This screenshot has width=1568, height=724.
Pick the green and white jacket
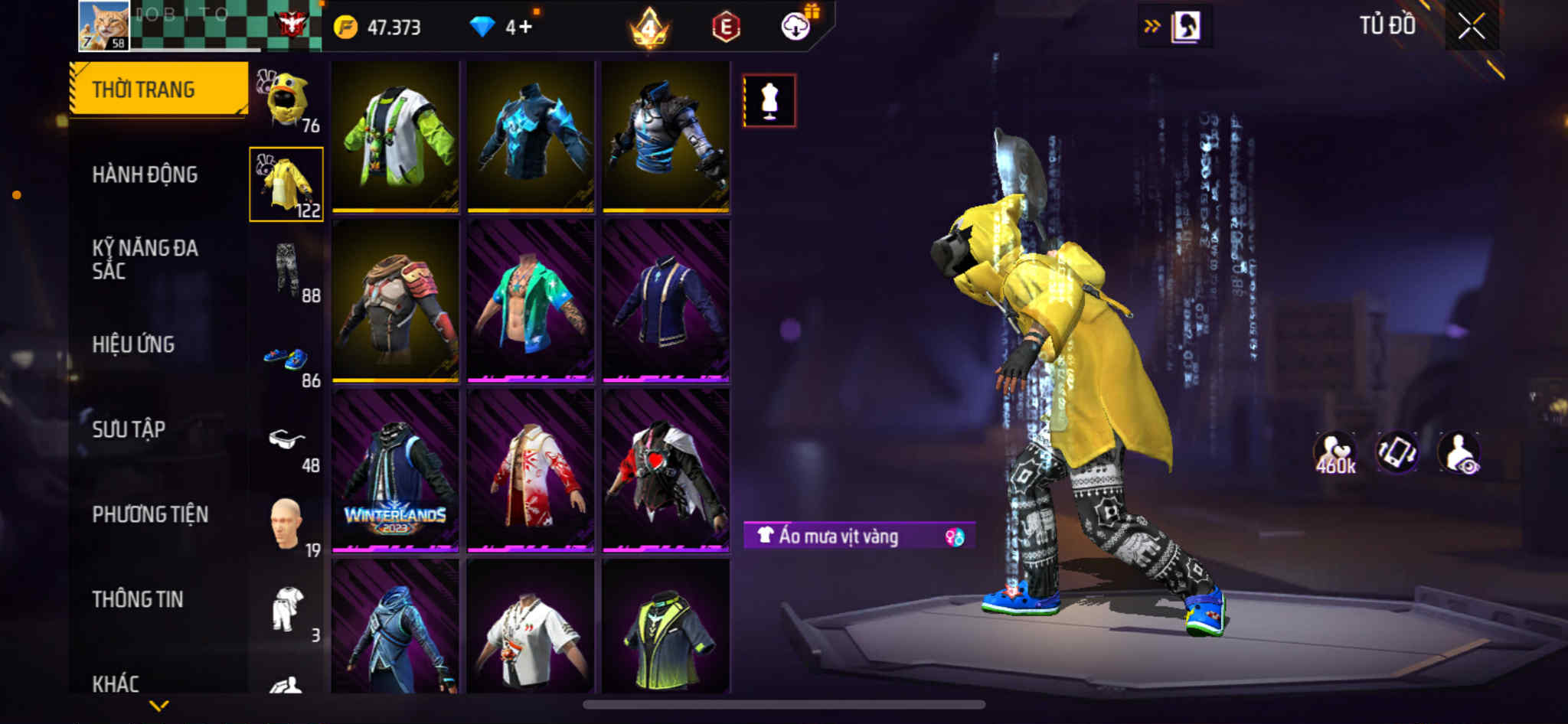point(395,135)
